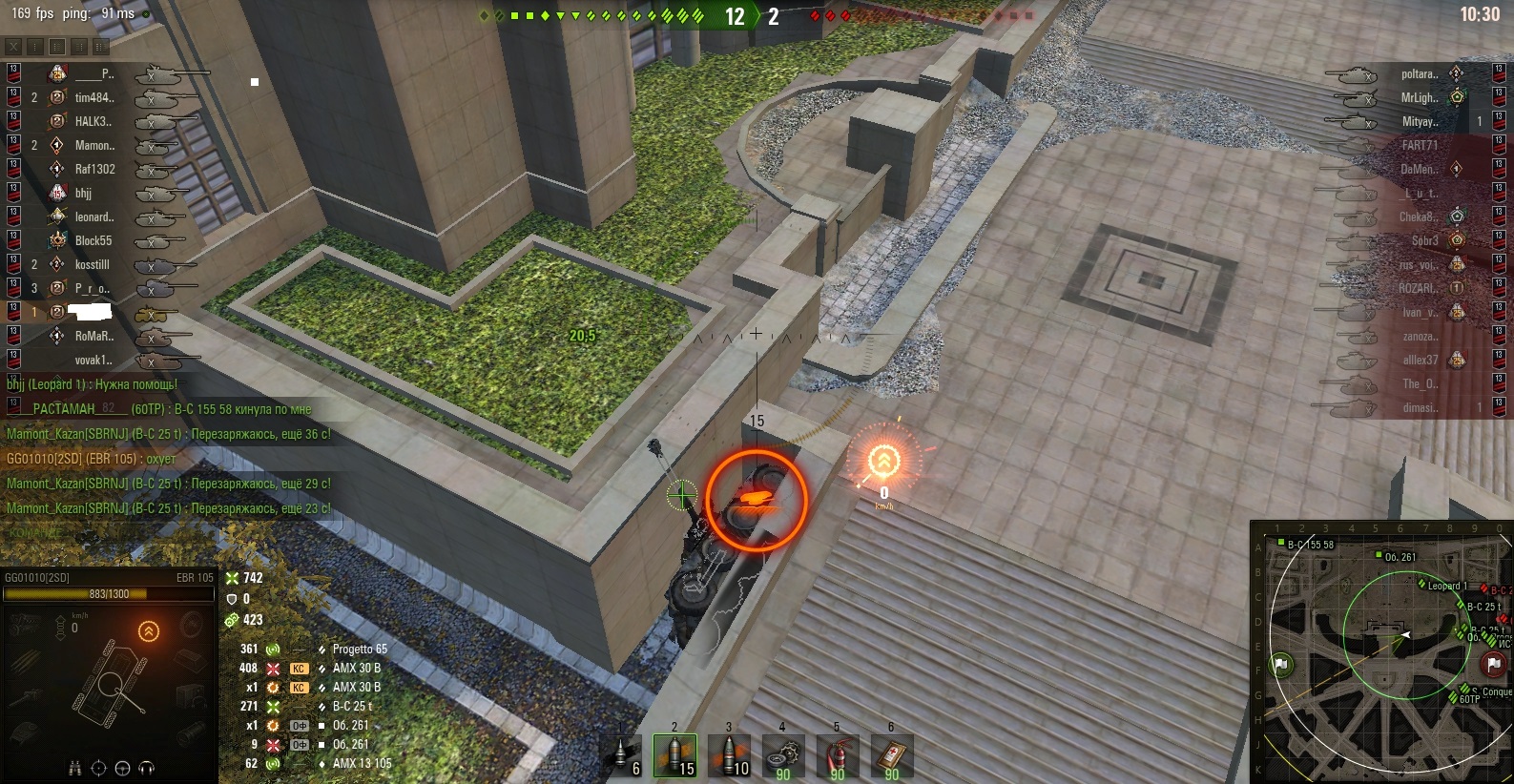Open the Progetto 65 damage log entry
The width and height of the screenshot is (1514, 784).
[360, 649]
